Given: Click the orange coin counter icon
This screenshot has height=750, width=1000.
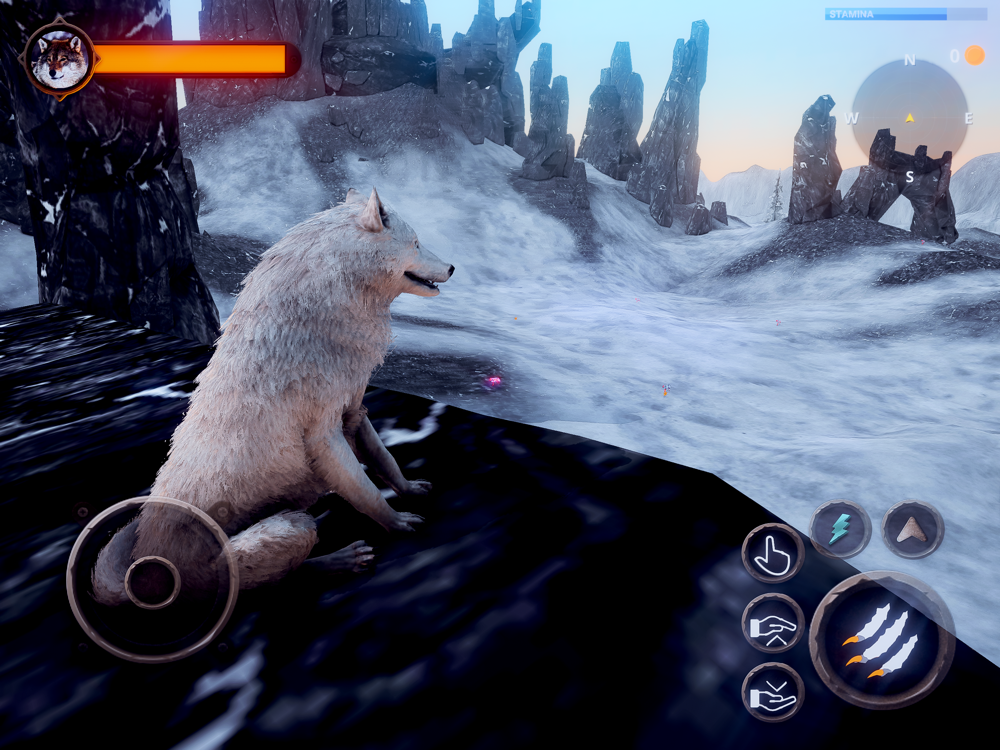Looking at the screenshot, I should click(x=974, y=56).
